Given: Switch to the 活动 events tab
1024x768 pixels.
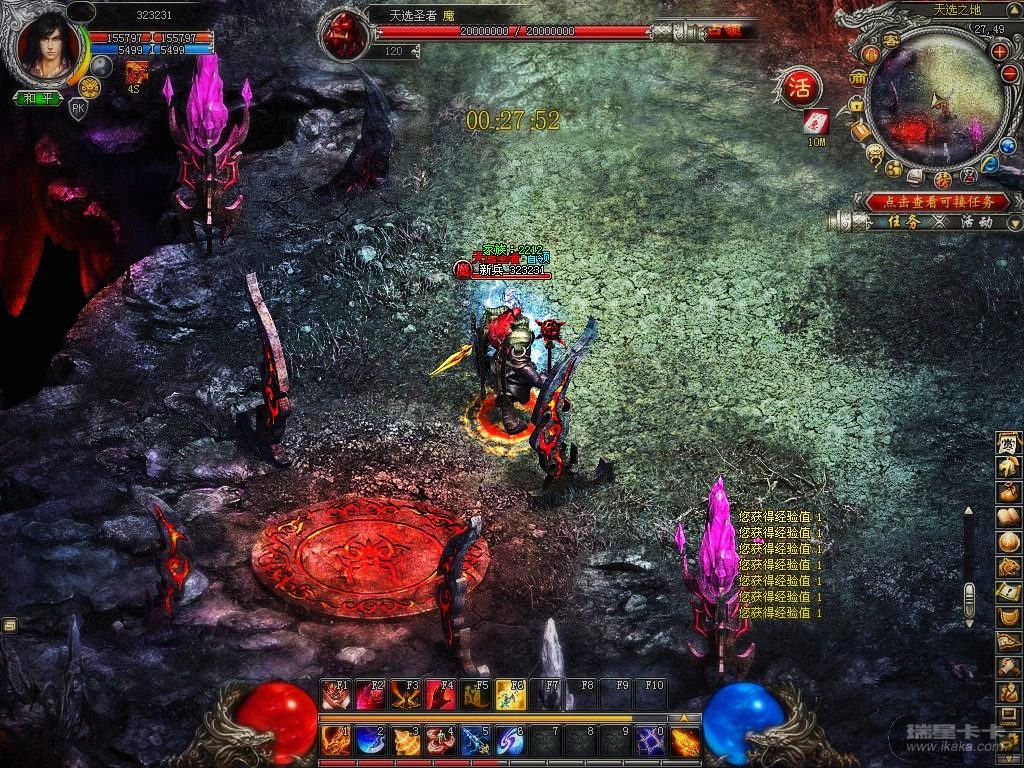Looking at the screenshot, I should 976,222.
